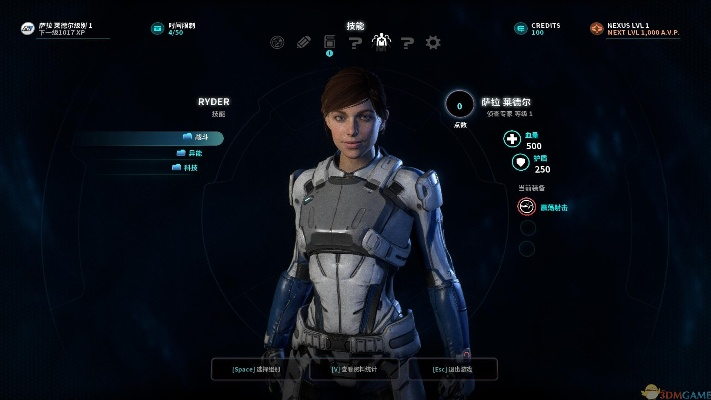Select the equipped 震荡射击 skill icon
This screenshot has width=711, height=400.
click(526, 207)
